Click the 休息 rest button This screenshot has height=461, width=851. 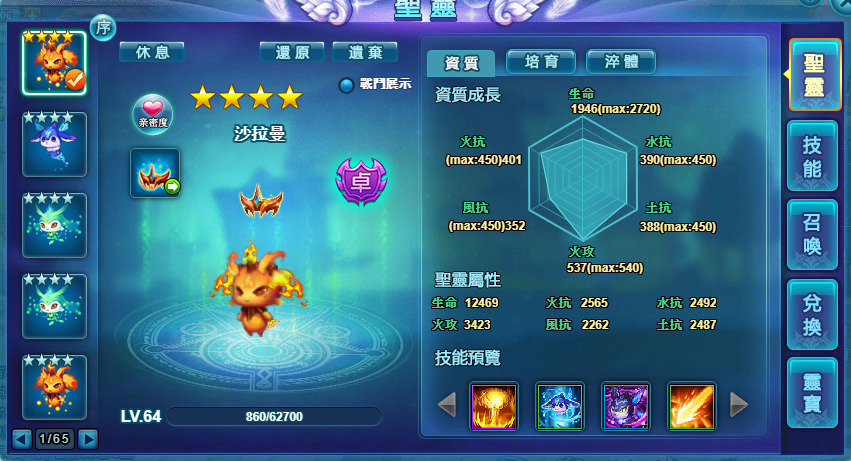click(x=151, y=52)
